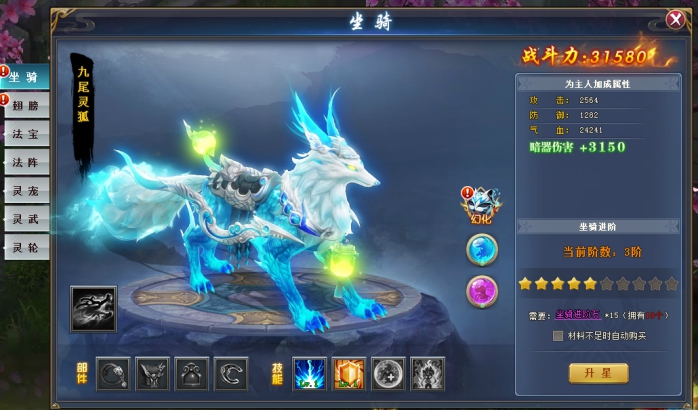Select the orange shield skill icon
Image resolution: width=698 pixels, height=411 pixels.
(348, 372)
